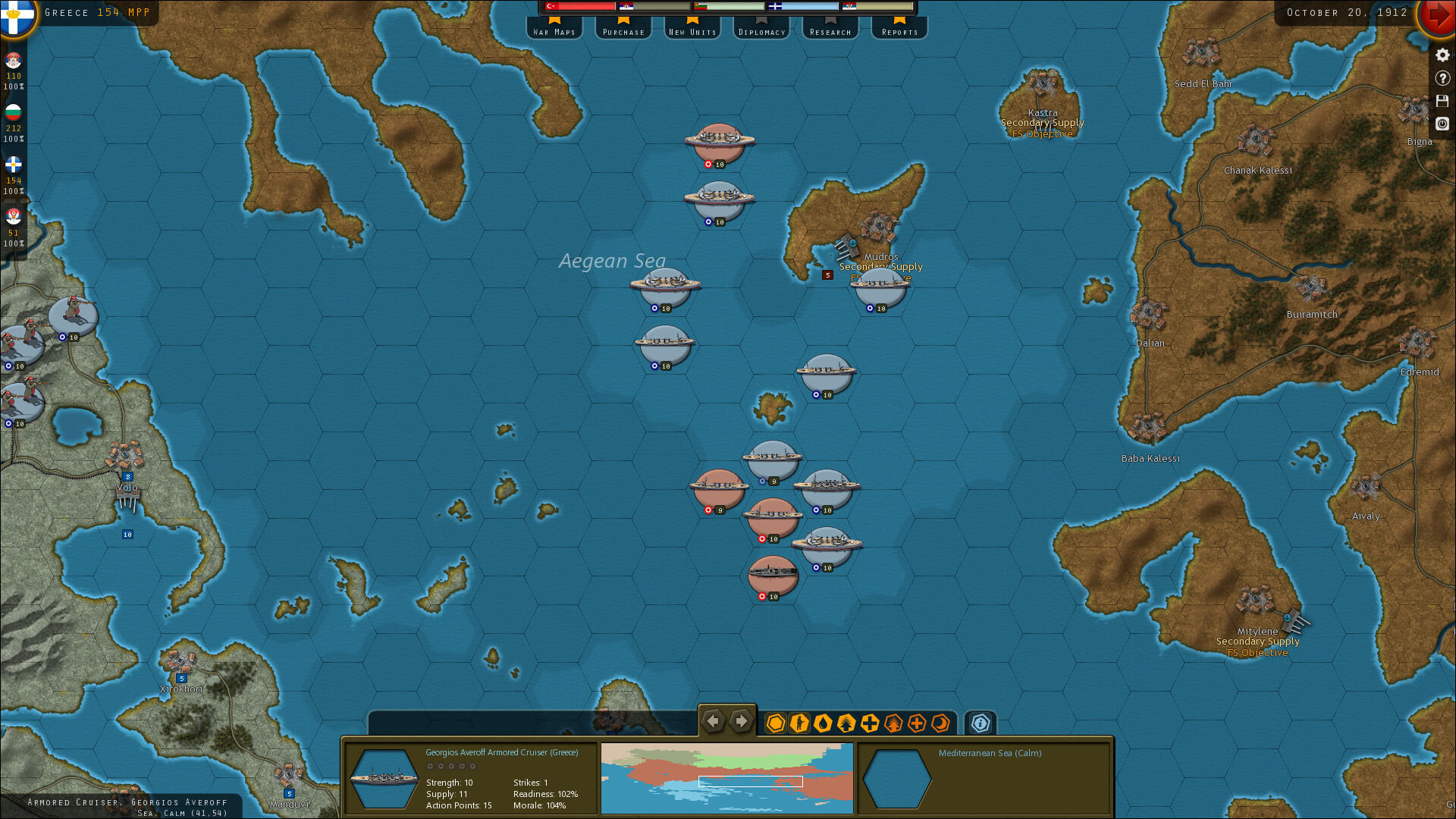Image resolution: width=1456 pixels, height=819 pixels.
Task: Toggle the orange tree resource overlay icon
Action: 894,723
